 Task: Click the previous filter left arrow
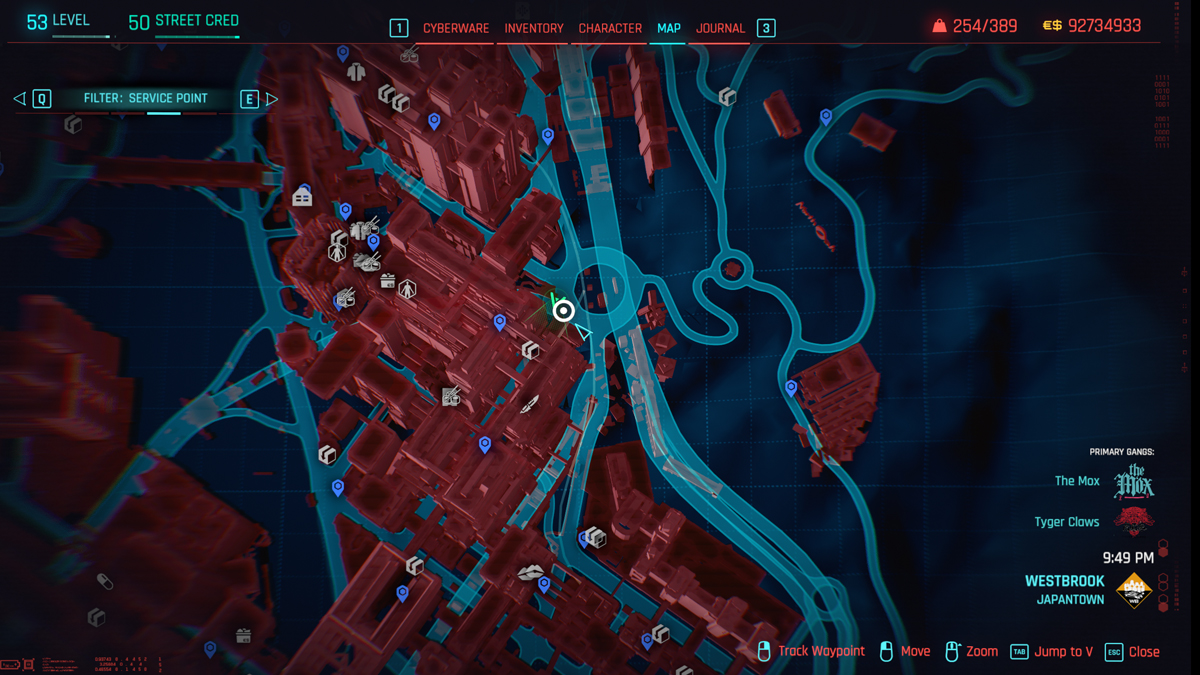coord(19,98)
